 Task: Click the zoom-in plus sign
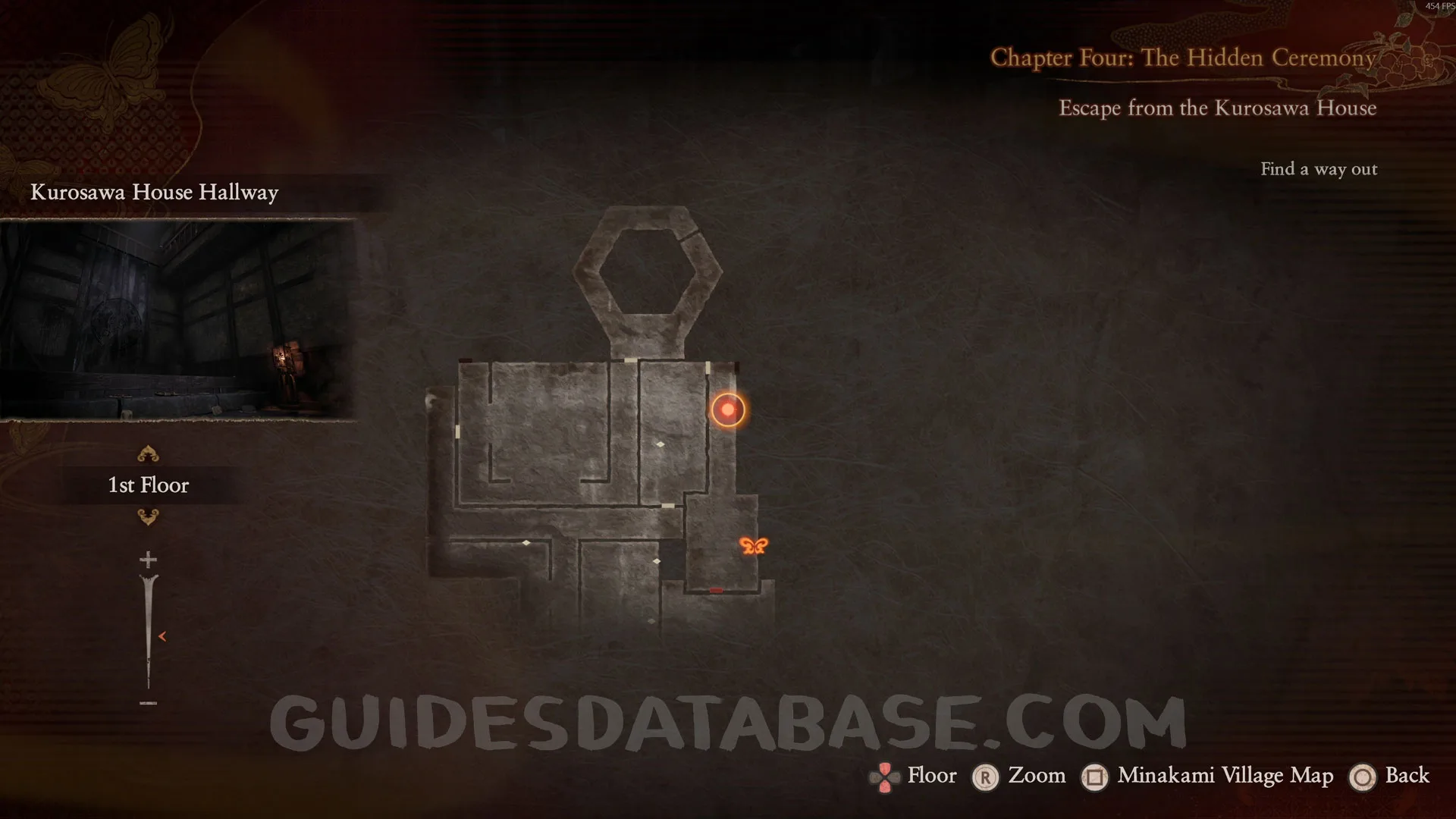(x=148, y=560)
